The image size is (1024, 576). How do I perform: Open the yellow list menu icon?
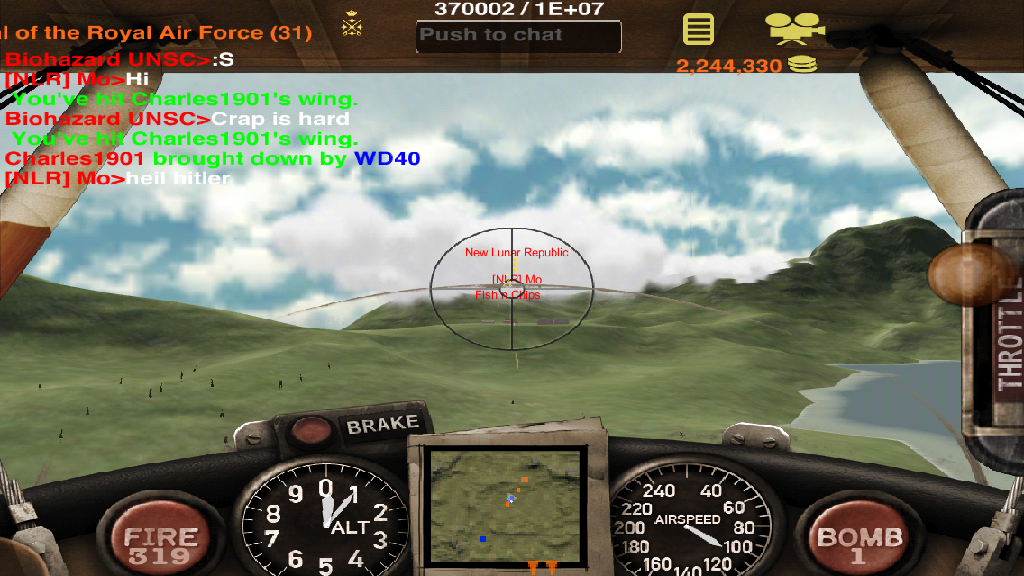pos(698,28)
